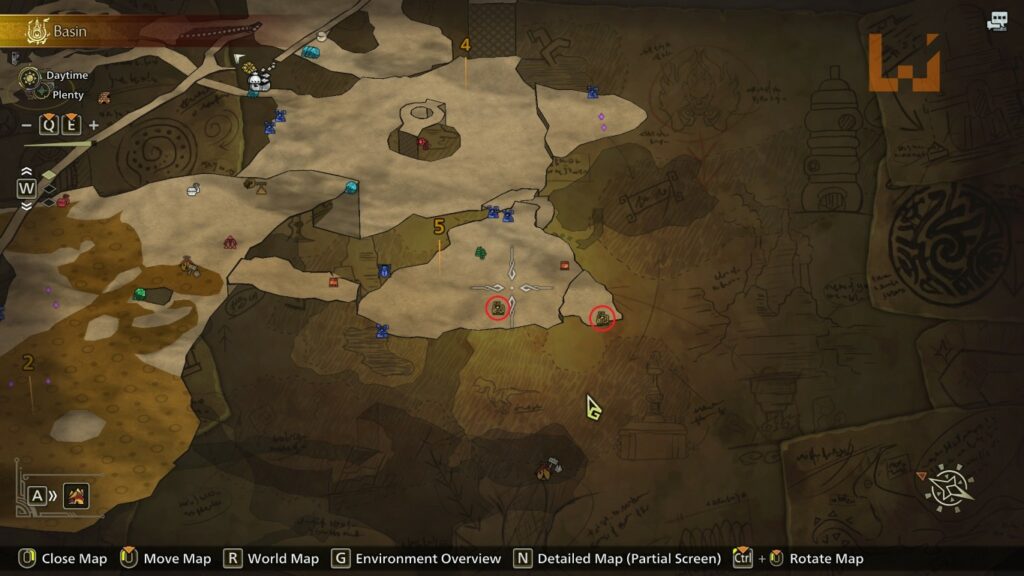Open the chat speech-bubble icon

click(996, 21)
